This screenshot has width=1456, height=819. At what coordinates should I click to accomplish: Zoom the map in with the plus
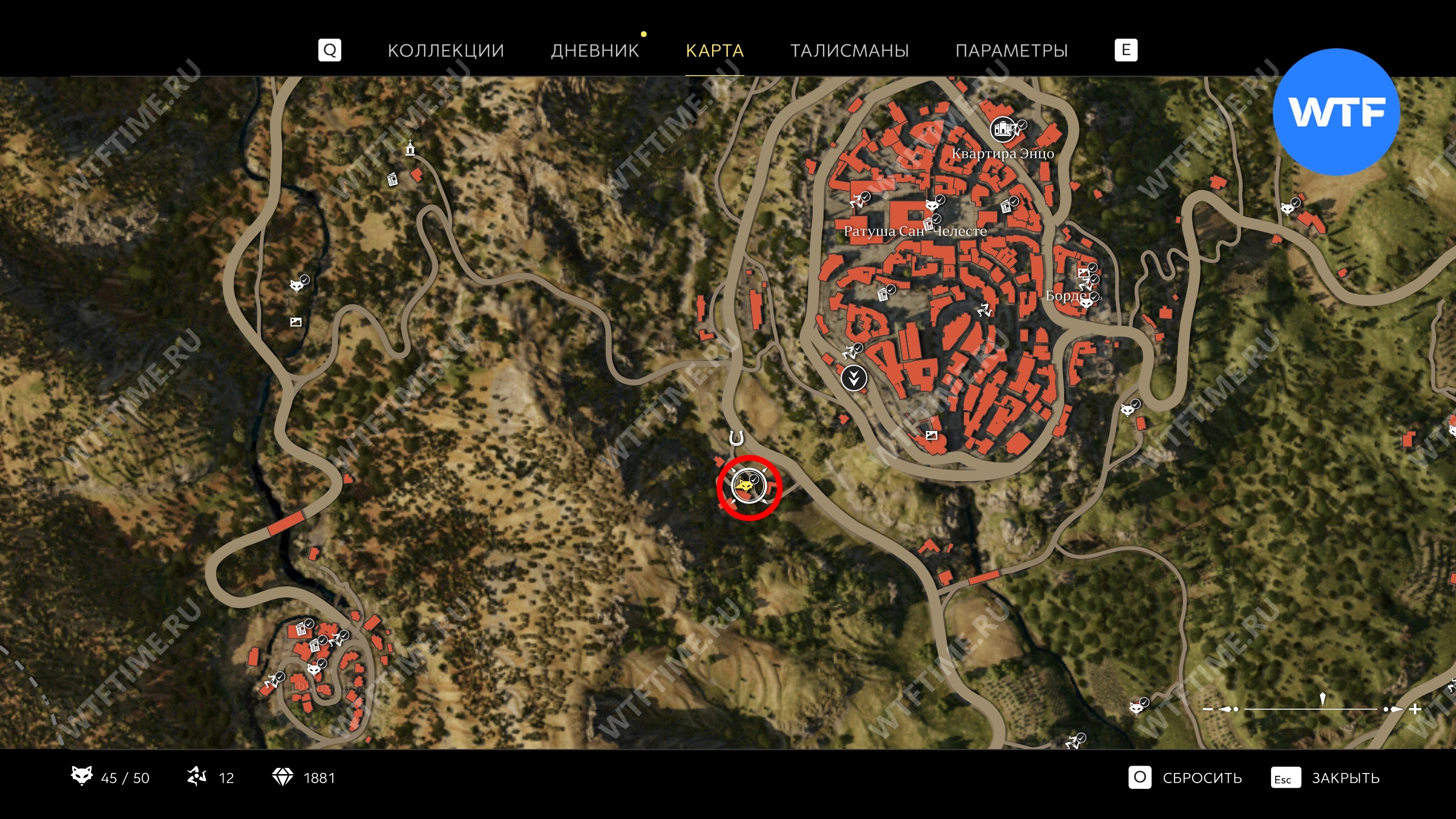tap(1416, 709)
